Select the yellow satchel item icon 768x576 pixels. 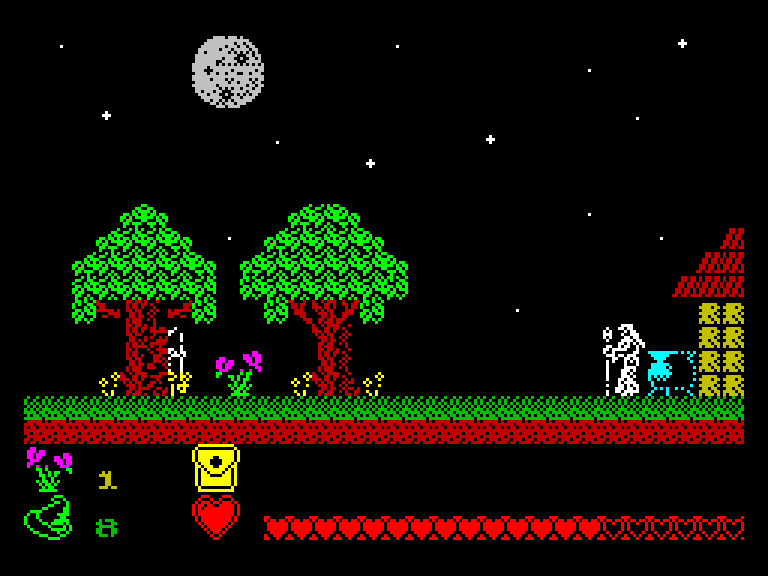[x=216, y=468]
